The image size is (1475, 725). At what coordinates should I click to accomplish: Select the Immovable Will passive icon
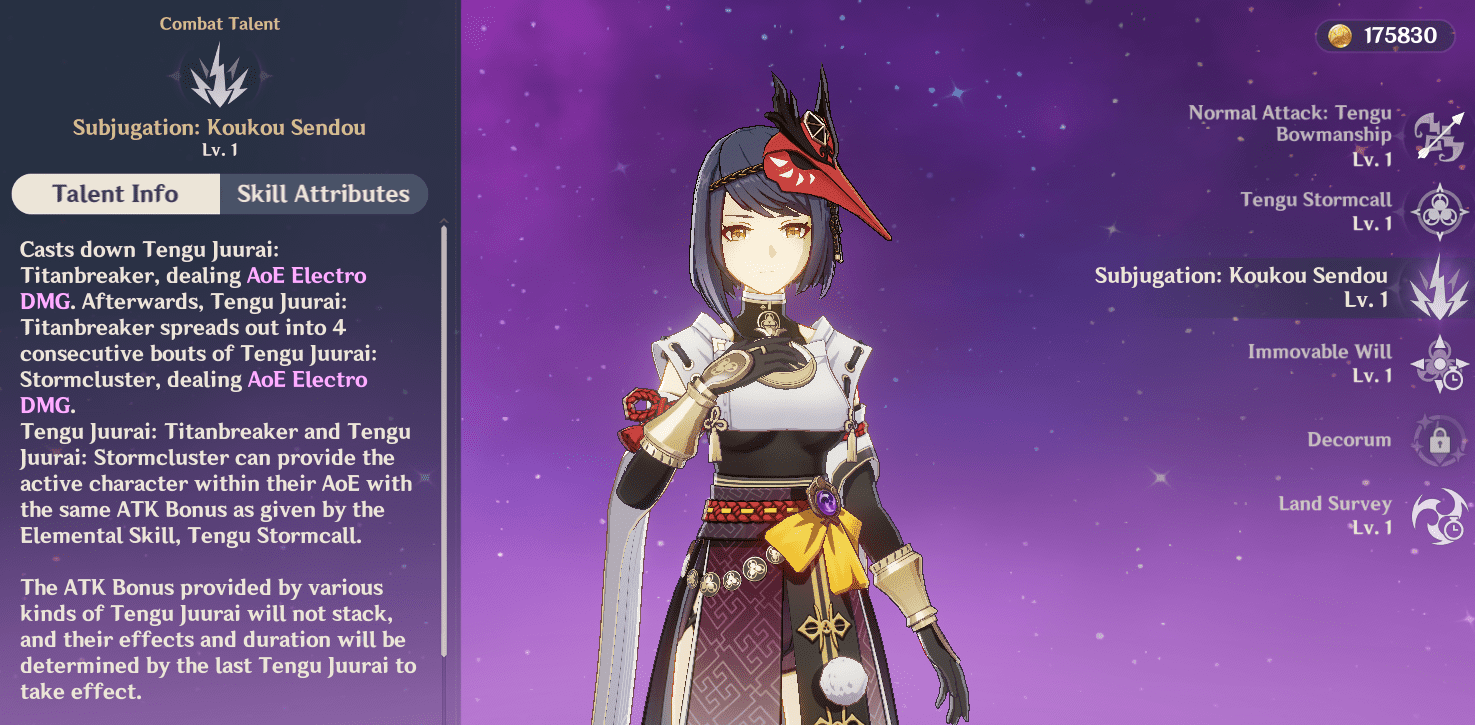pos(1438,363)
